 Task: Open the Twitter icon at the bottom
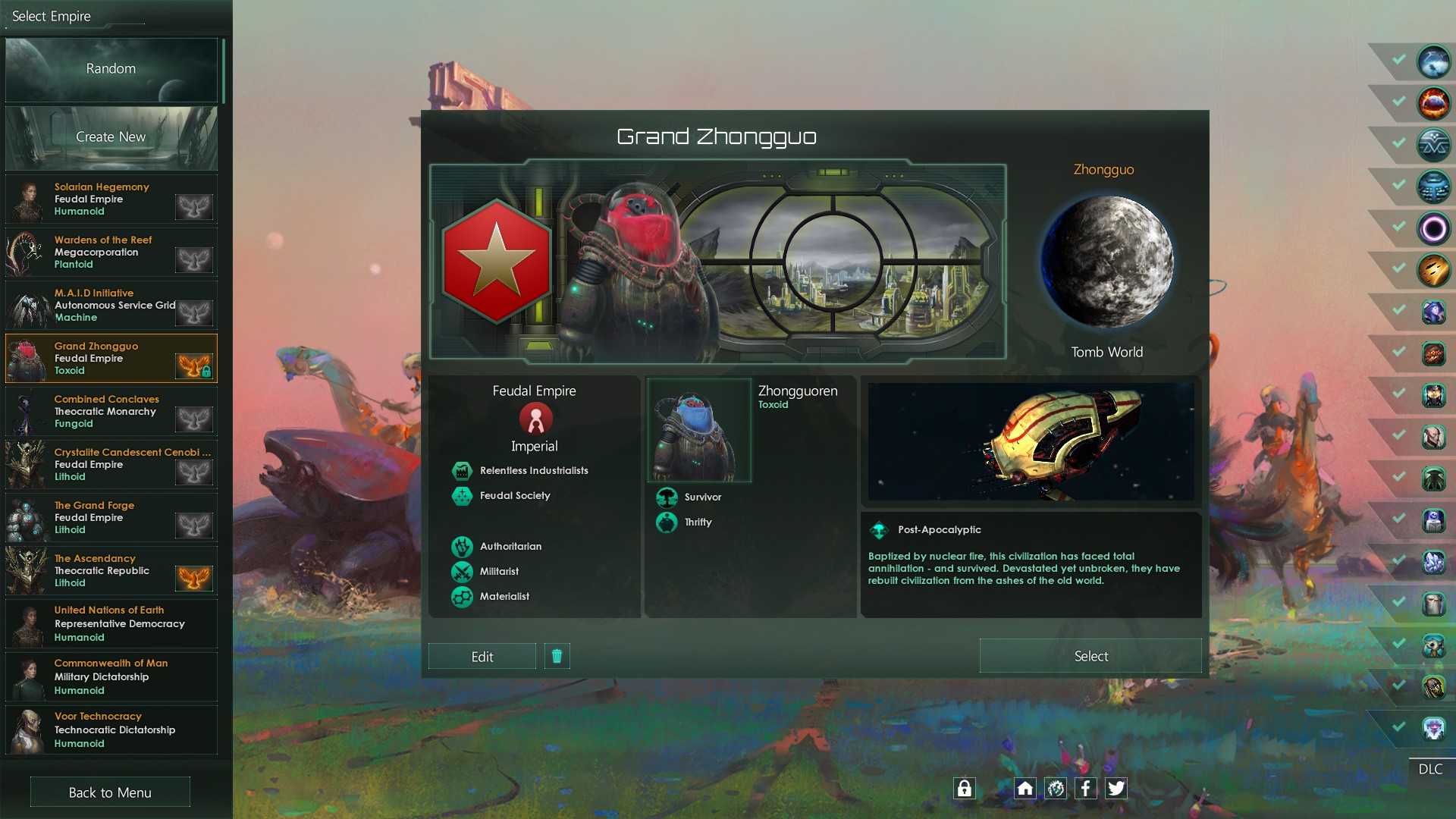(1116, 789)
